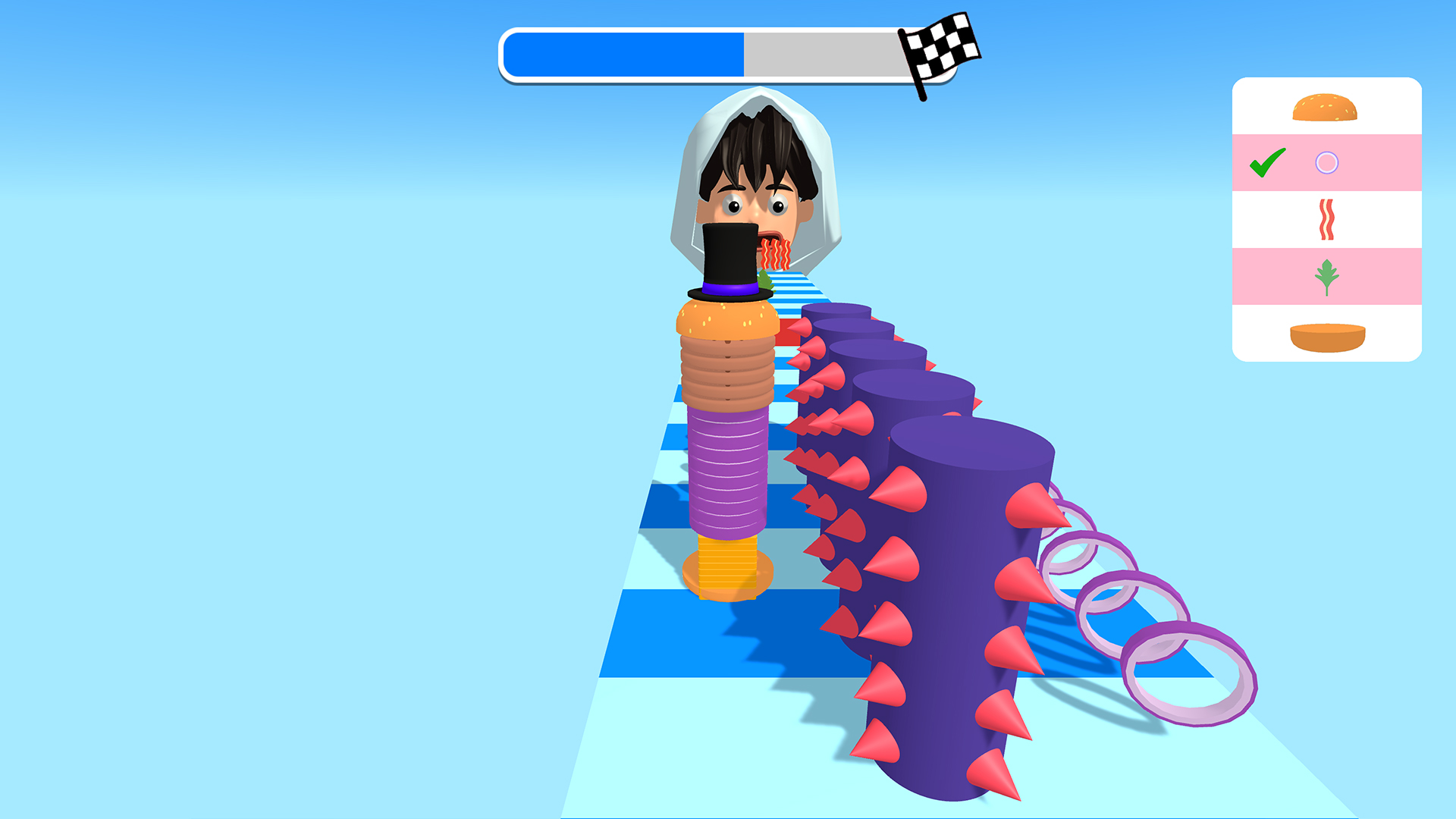Toggle the green checkmark next to onion ring

[1267, 162]
